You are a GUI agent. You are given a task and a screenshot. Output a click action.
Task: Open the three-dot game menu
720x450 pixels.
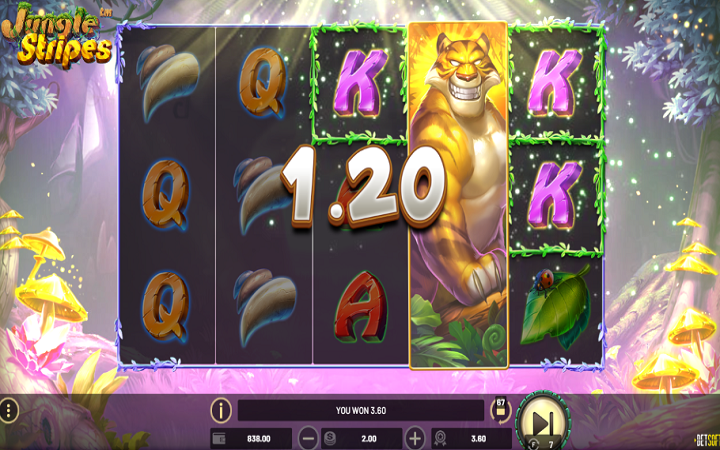point(9,411)
